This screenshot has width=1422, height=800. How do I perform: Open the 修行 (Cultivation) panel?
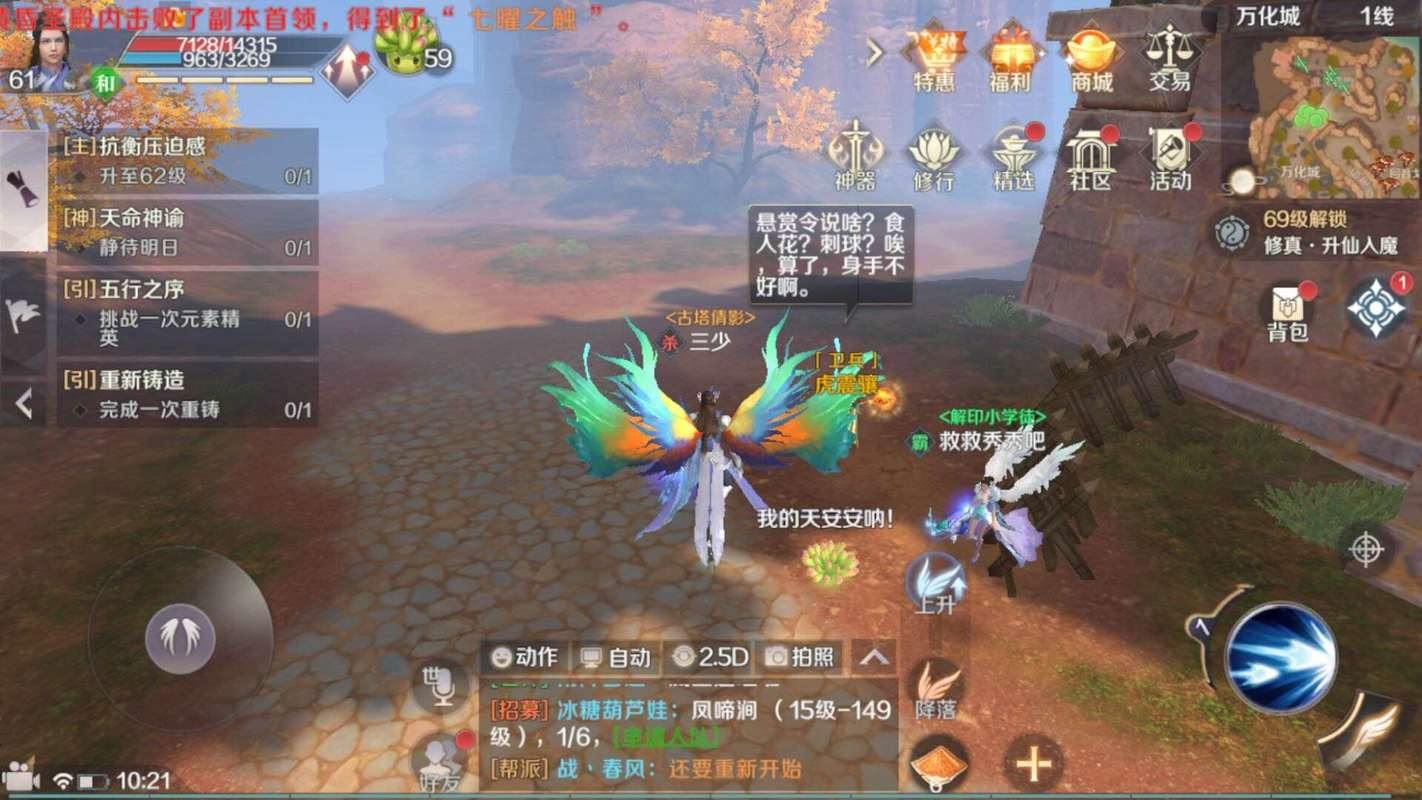(x=936, y=155)
